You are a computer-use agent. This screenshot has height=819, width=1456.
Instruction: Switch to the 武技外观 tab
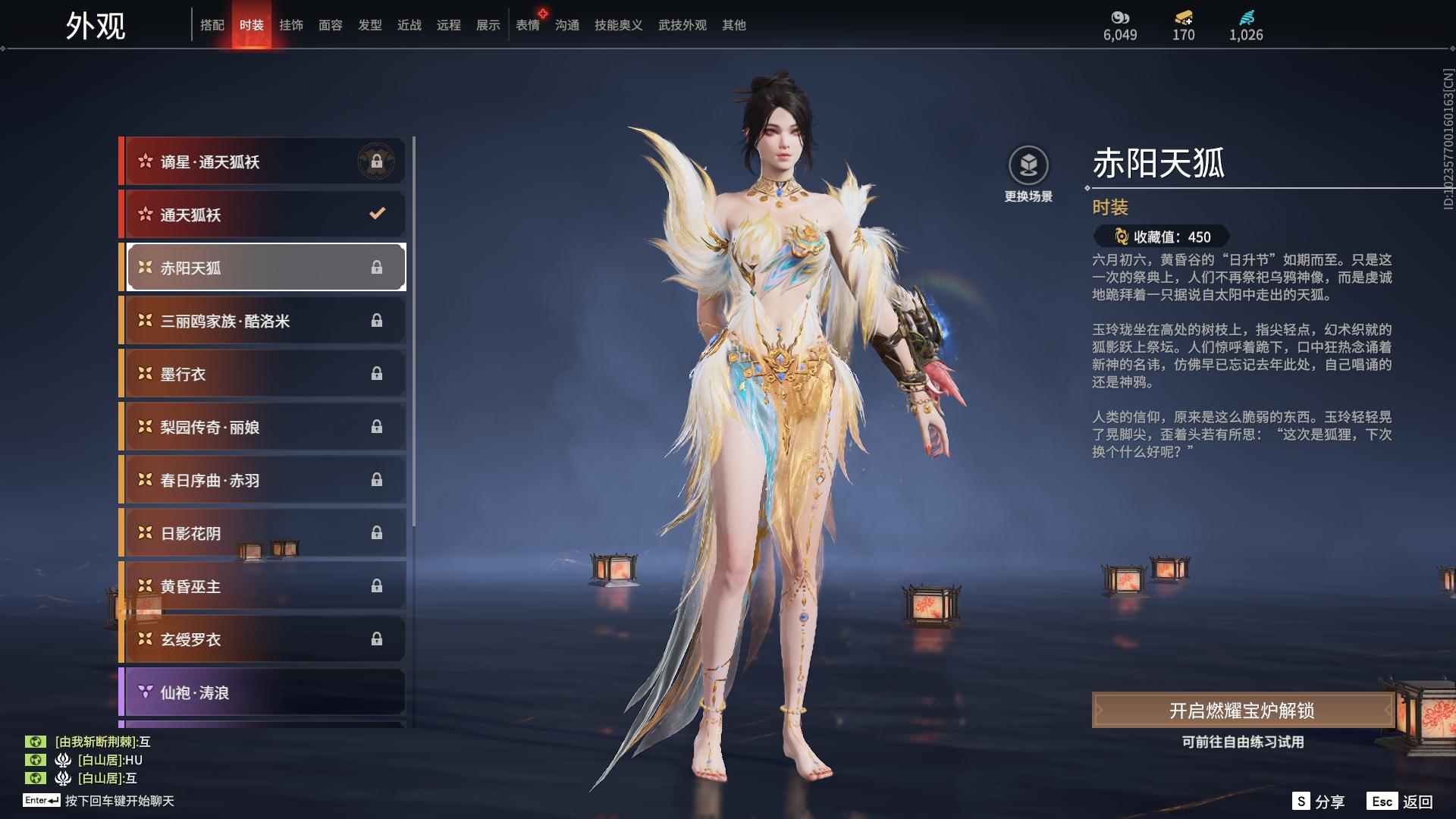pos(681,25)
